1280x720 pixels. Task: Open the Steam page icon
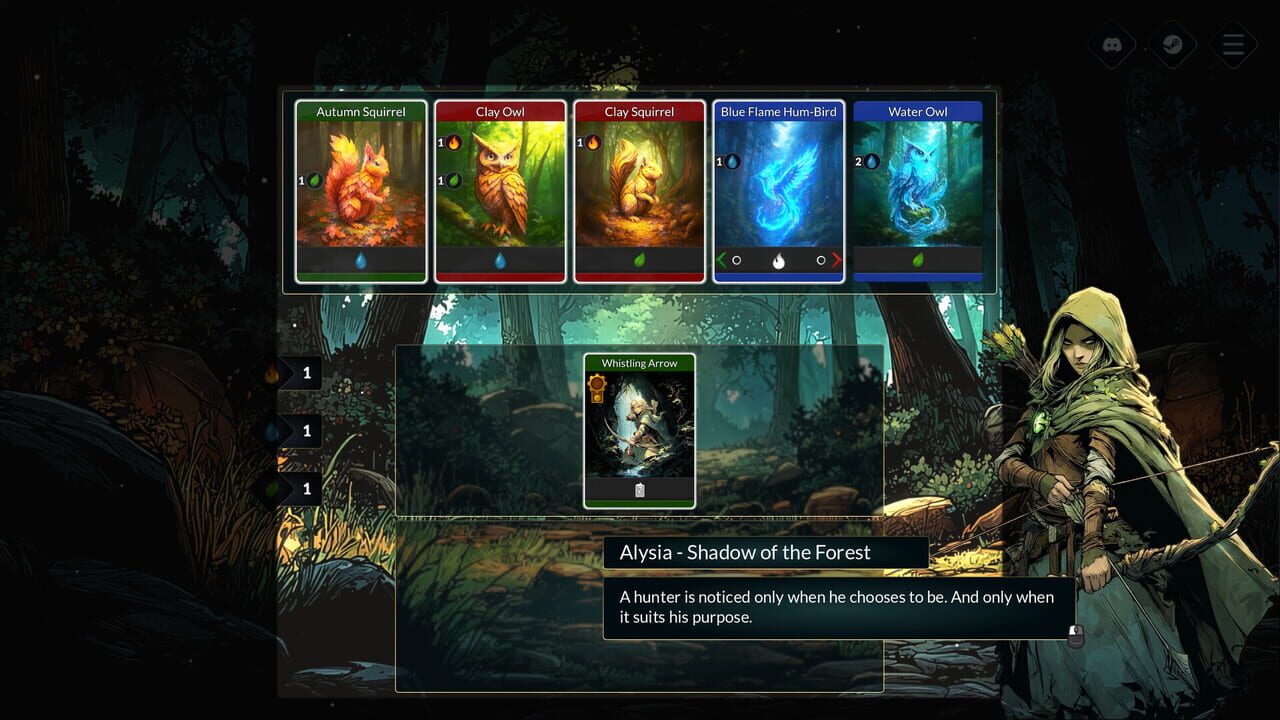(1172, 45)
